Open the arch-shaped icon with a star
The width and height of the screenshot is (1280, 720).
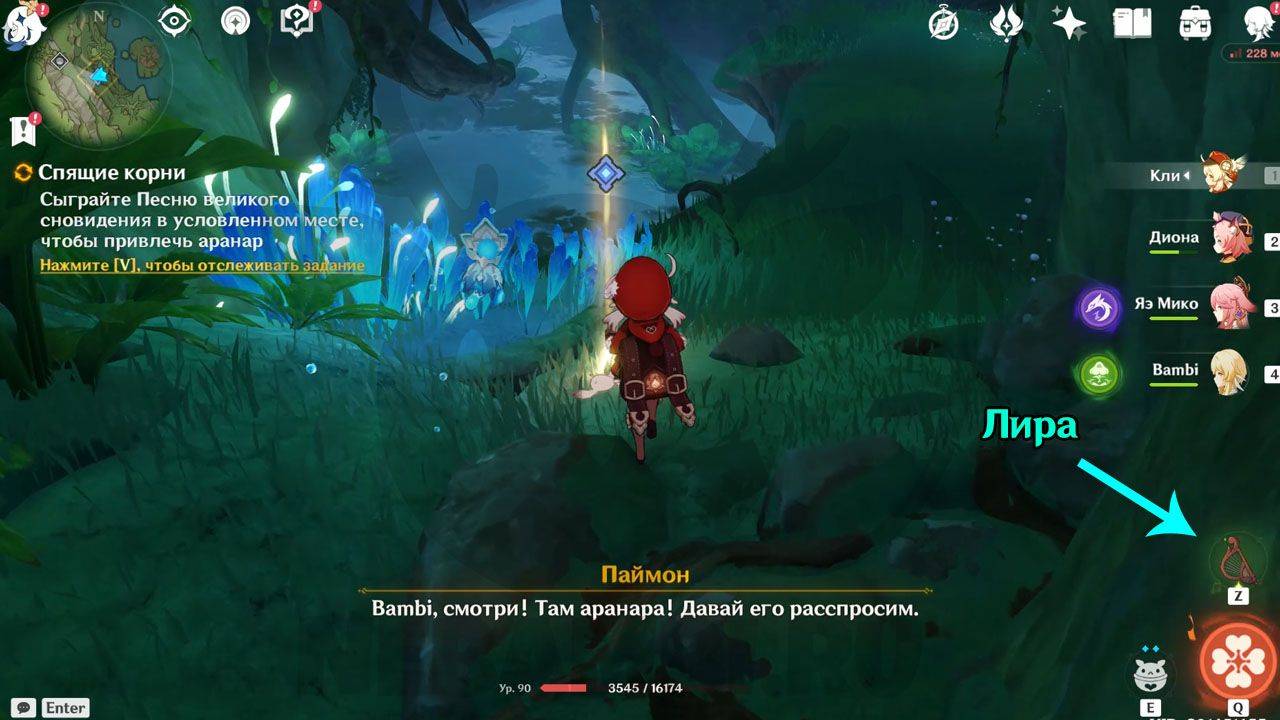(x=236, y=21)
